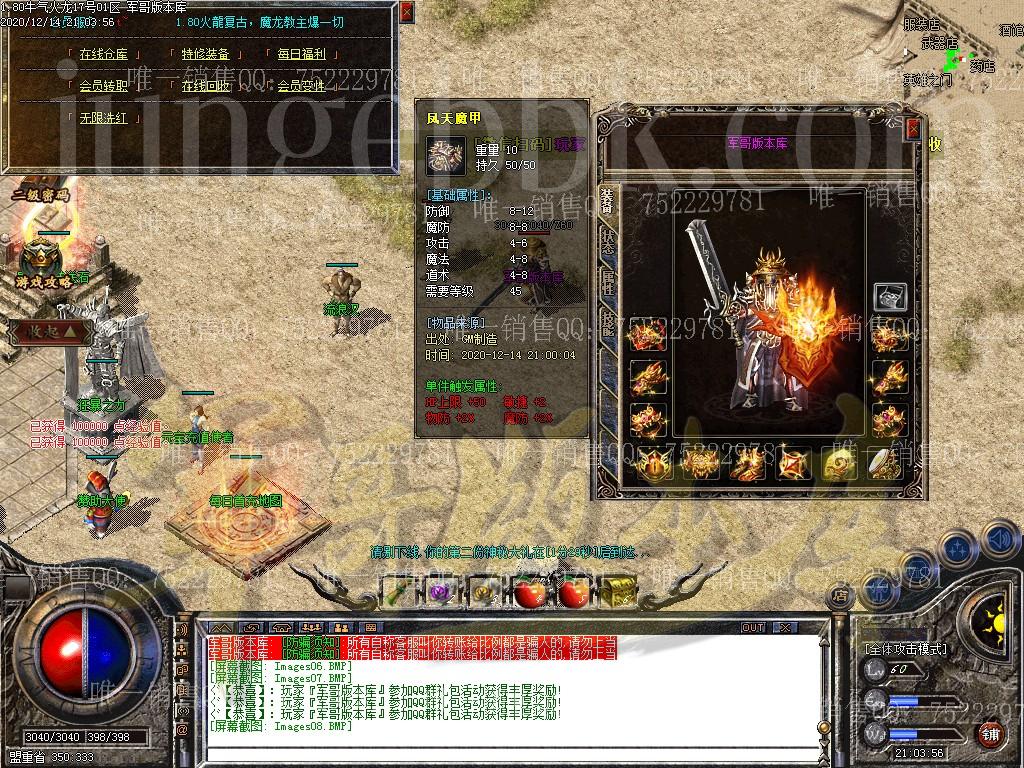The image size is (1024, 768).
Task: Choose the 无限洗红 option link
Action: (104, 117)
